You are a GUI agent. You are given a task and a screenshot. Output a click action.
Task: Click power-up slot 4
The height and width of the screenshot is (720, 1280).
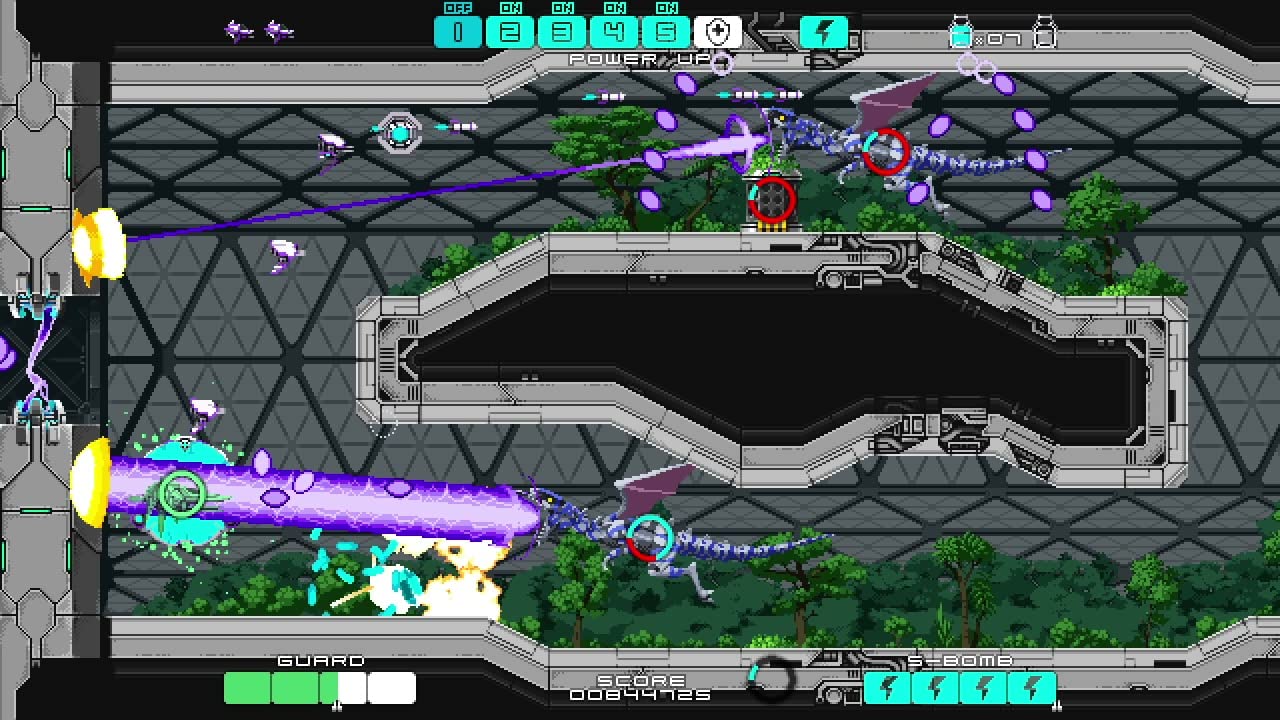pyautogui.click(x=614, y=31)
